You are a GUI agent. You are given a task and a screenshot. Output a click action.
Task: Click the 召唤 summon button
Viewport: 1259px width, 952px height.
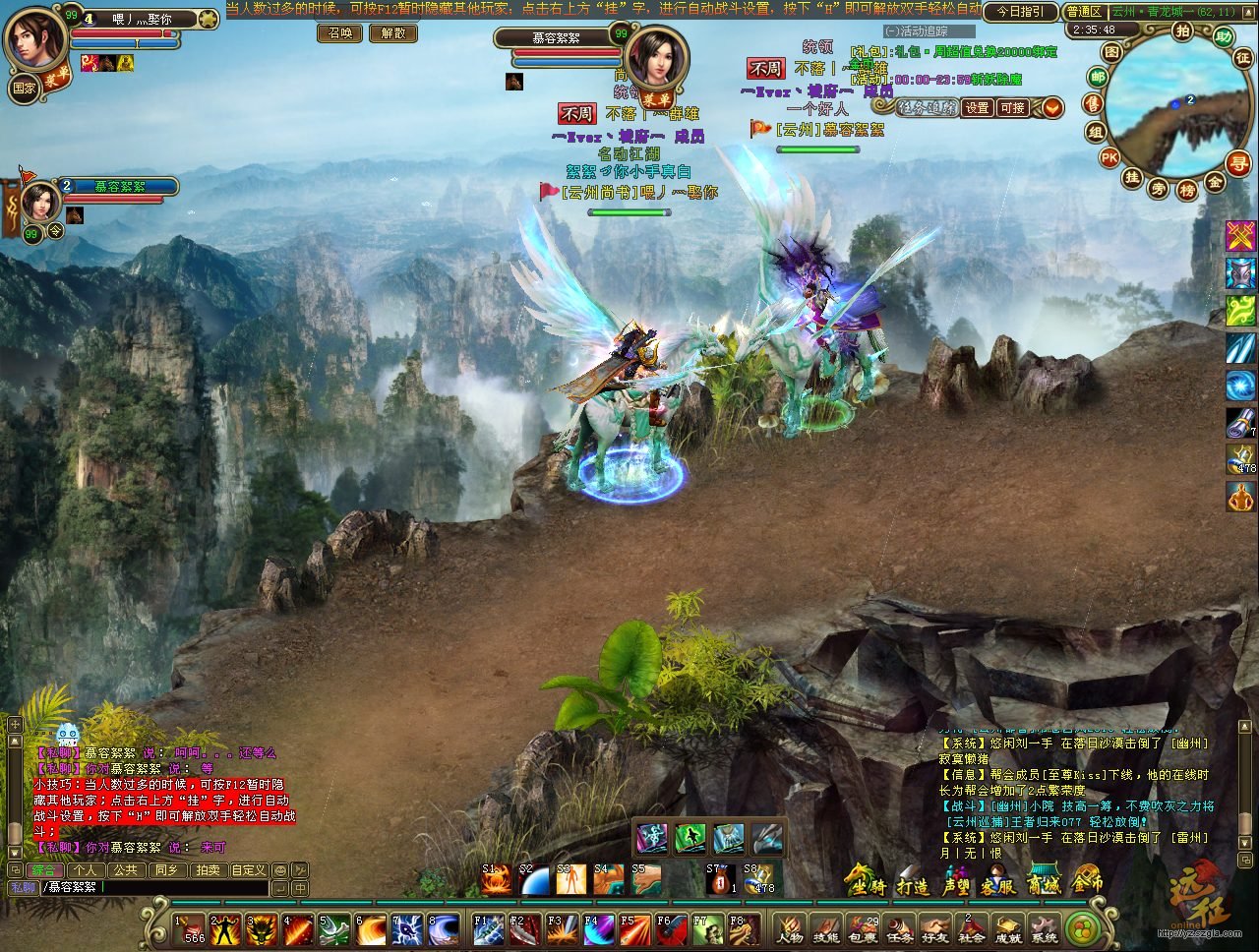coord(340,32)
